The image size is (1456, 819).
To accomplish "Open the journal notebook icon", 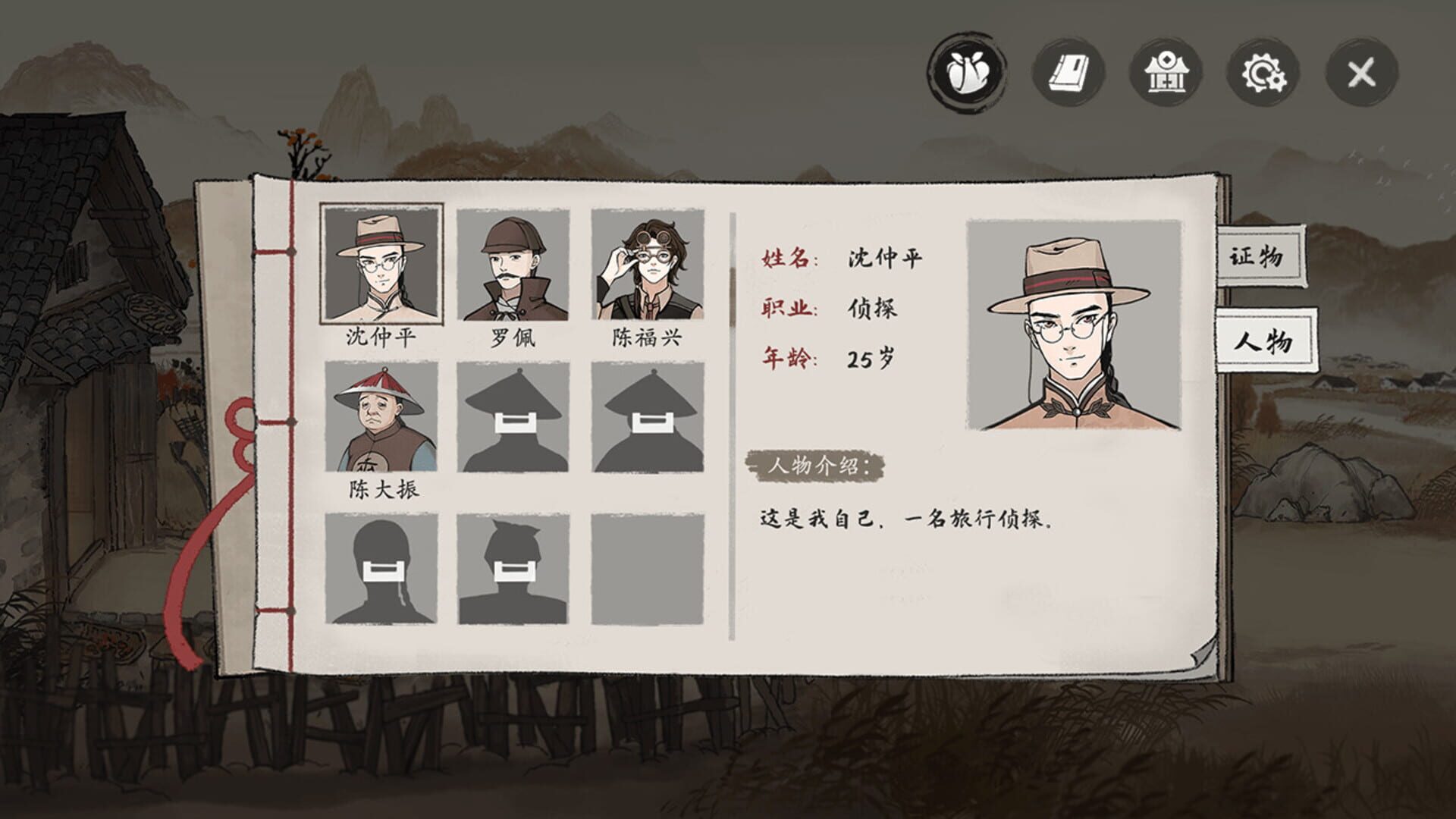I will [x=1068, y=74].
